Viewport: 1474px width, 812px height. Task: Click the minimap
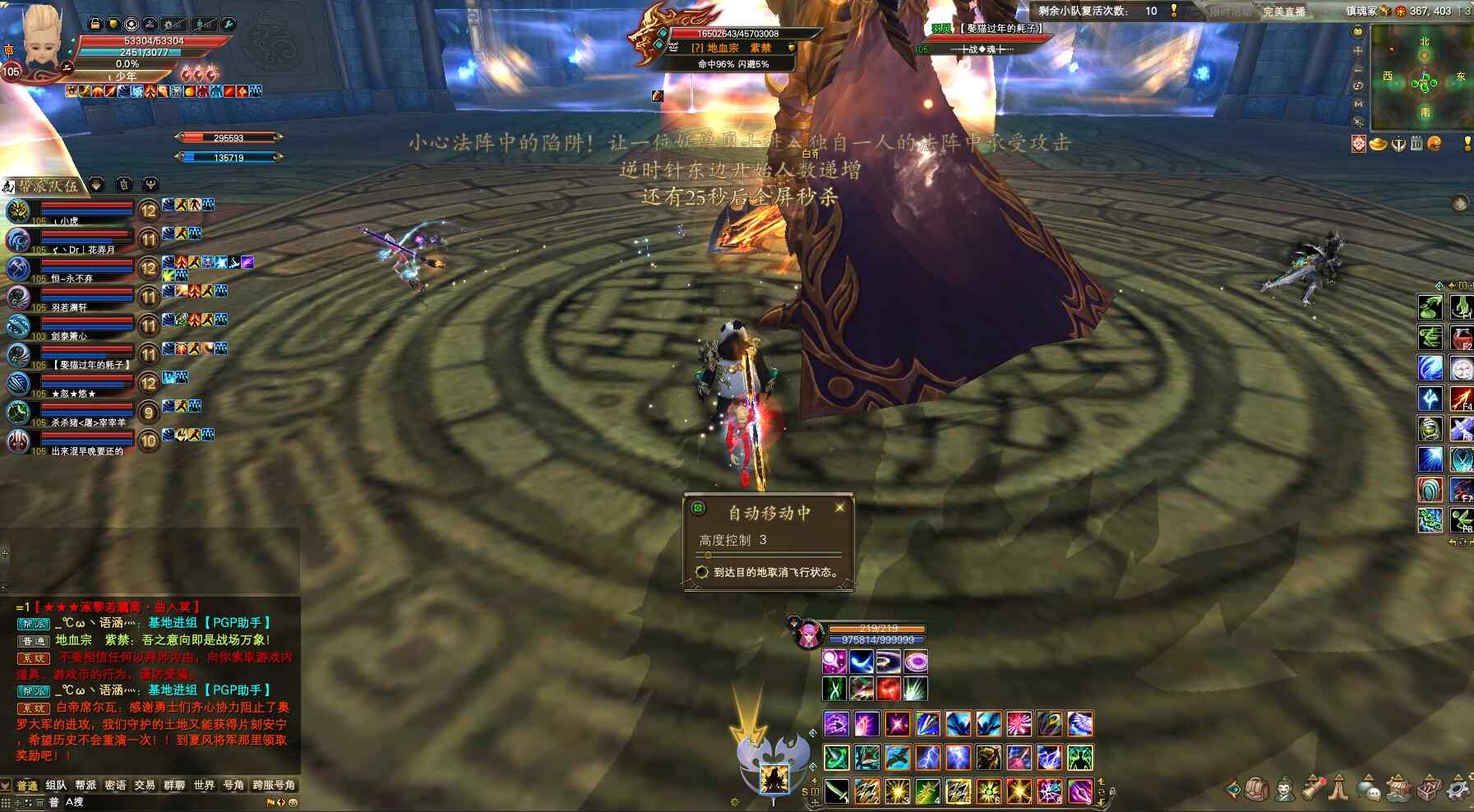[1424, 78]
